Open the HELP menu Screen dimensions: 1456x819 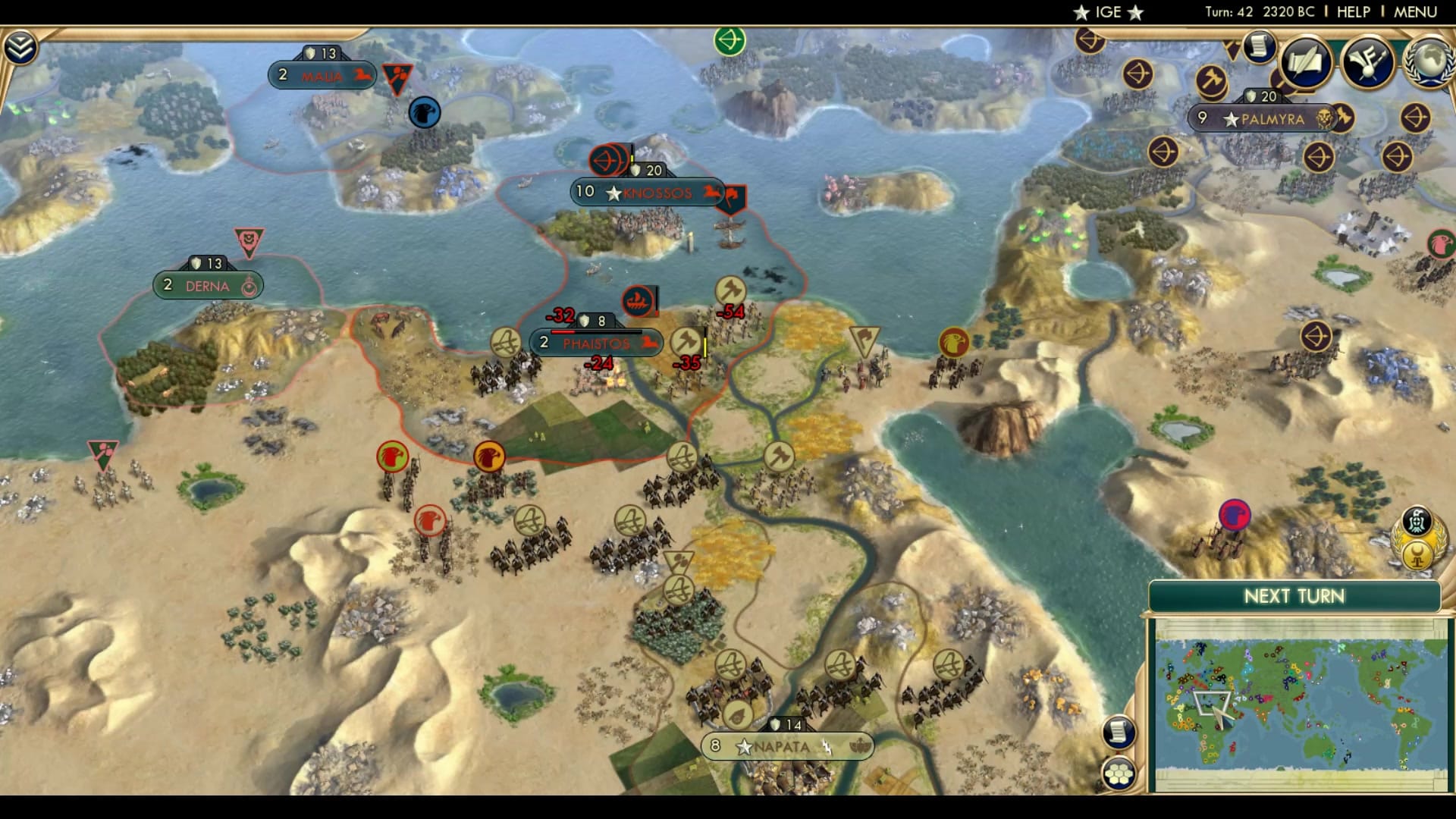pos(1354,11)
